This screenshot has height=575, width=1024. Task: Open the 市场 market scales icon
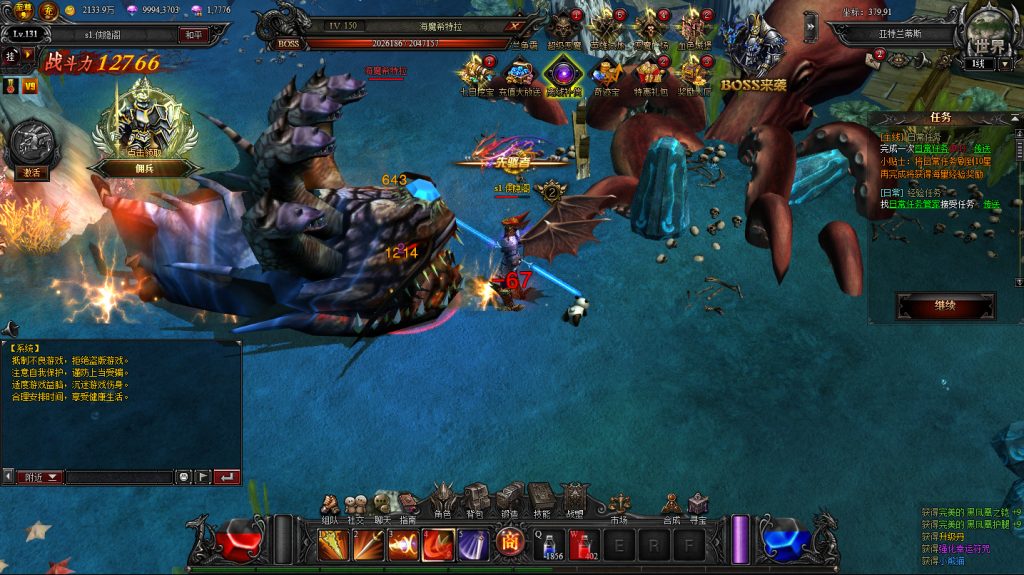coord(619,502)
